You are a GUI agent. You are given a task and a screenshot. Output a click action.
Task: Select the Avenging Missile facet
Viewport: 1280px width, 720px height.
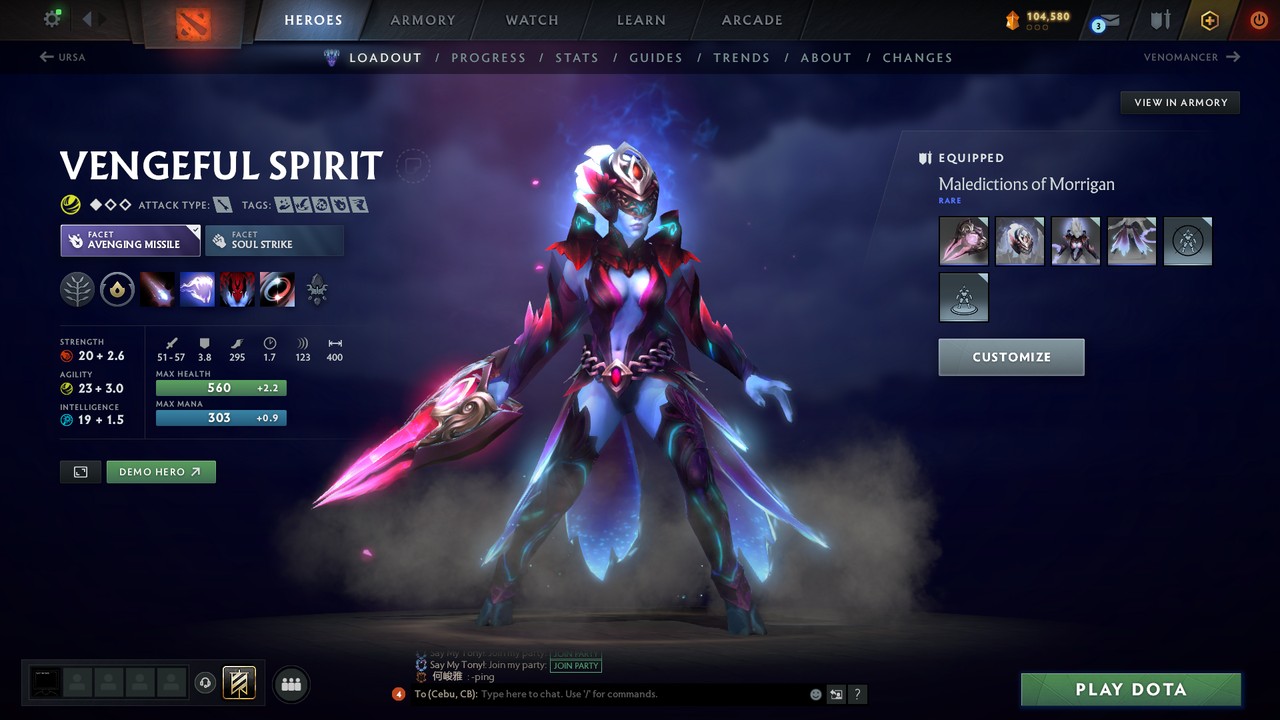pyautogui.click(x=130, y=240)
